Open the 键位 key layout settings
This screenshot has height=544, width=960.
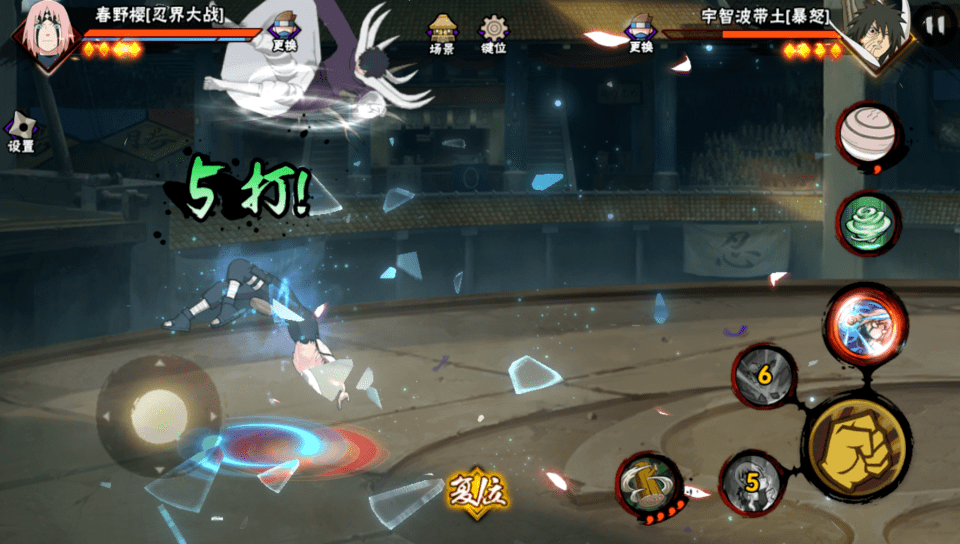tap(493, 33)
